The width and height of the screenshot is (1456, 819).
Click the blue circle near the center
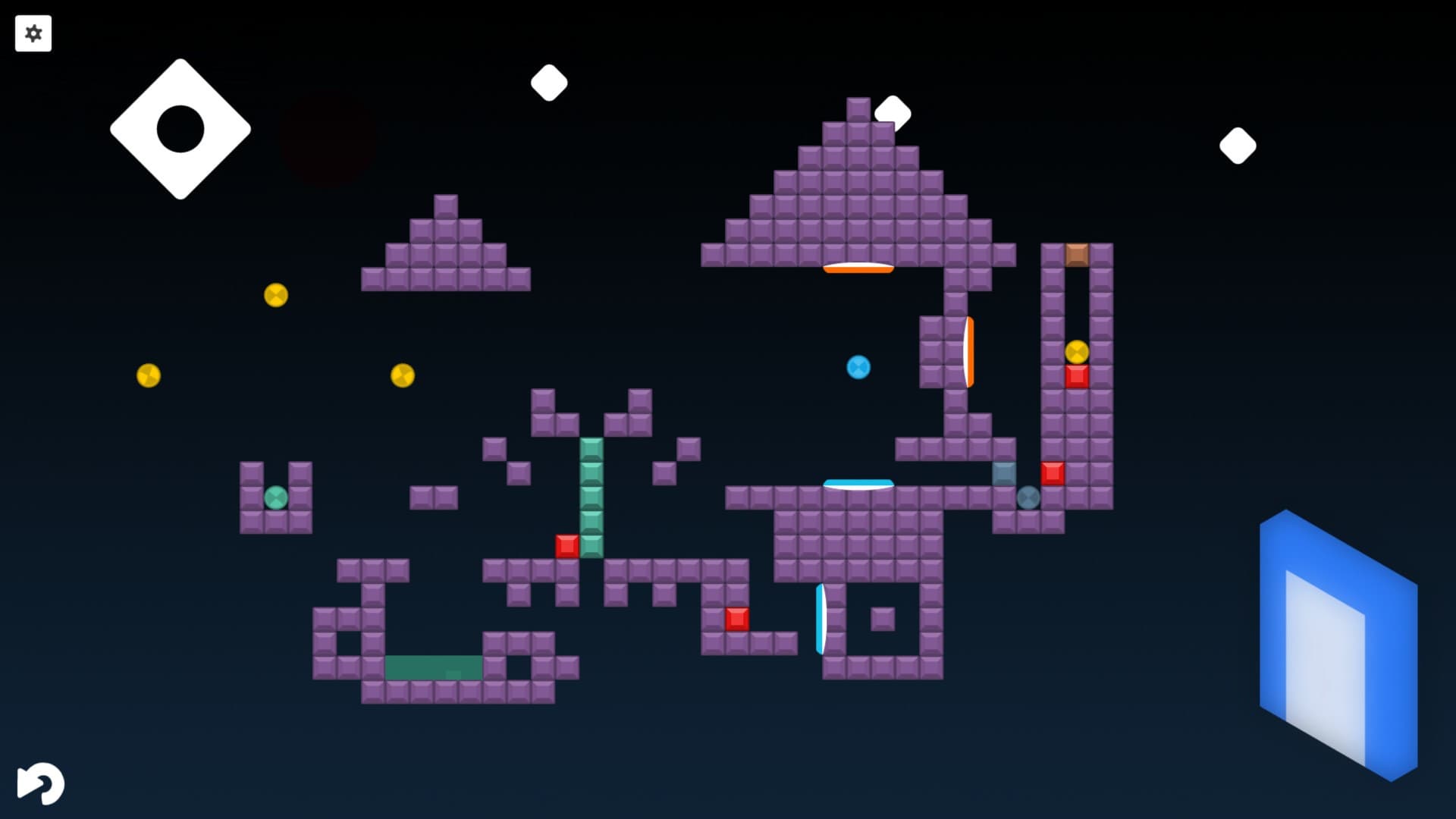[858, 366]
